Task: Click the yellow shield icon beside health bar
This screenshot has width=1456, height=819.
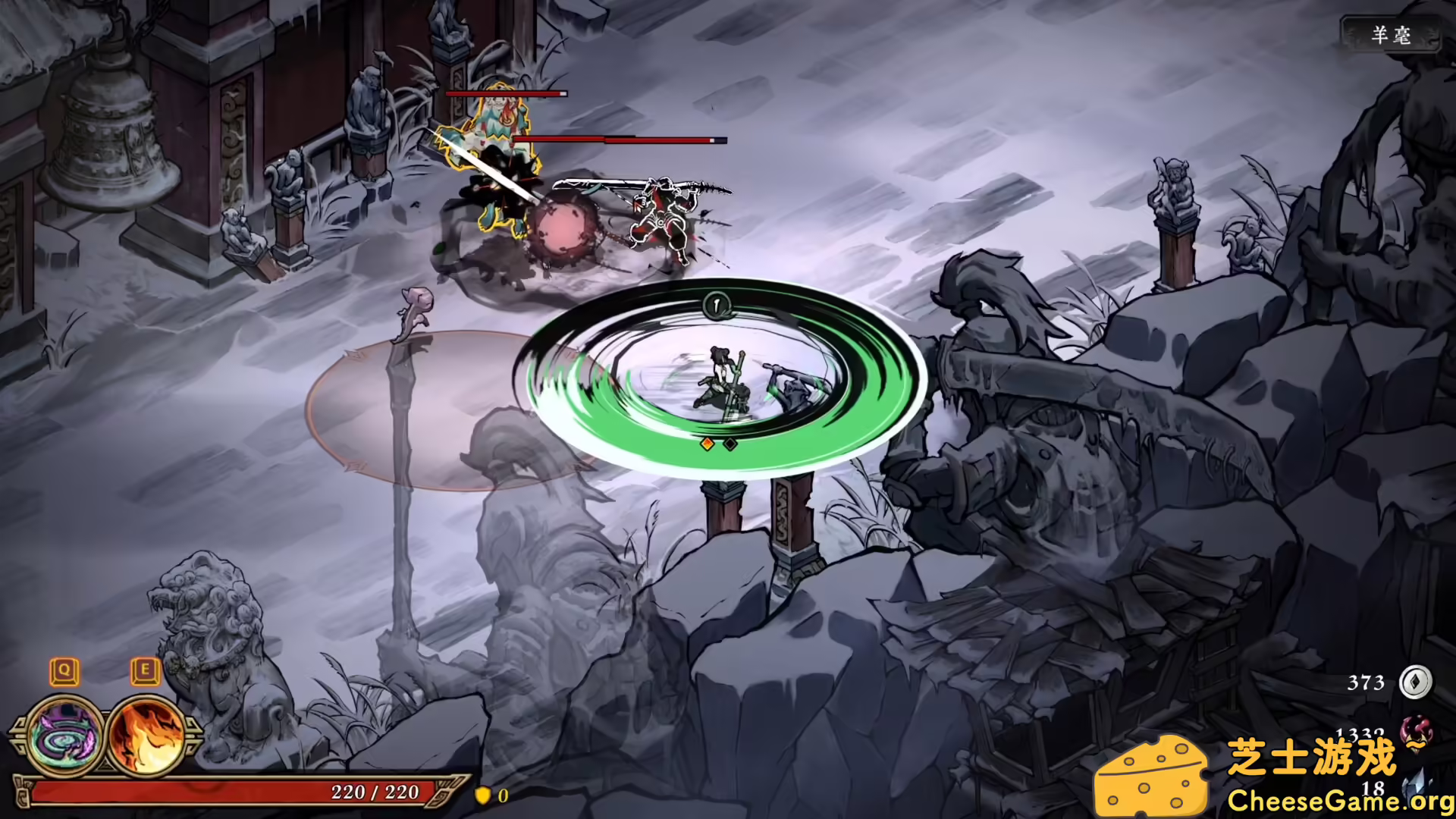Action: click(x=485, y=797)
